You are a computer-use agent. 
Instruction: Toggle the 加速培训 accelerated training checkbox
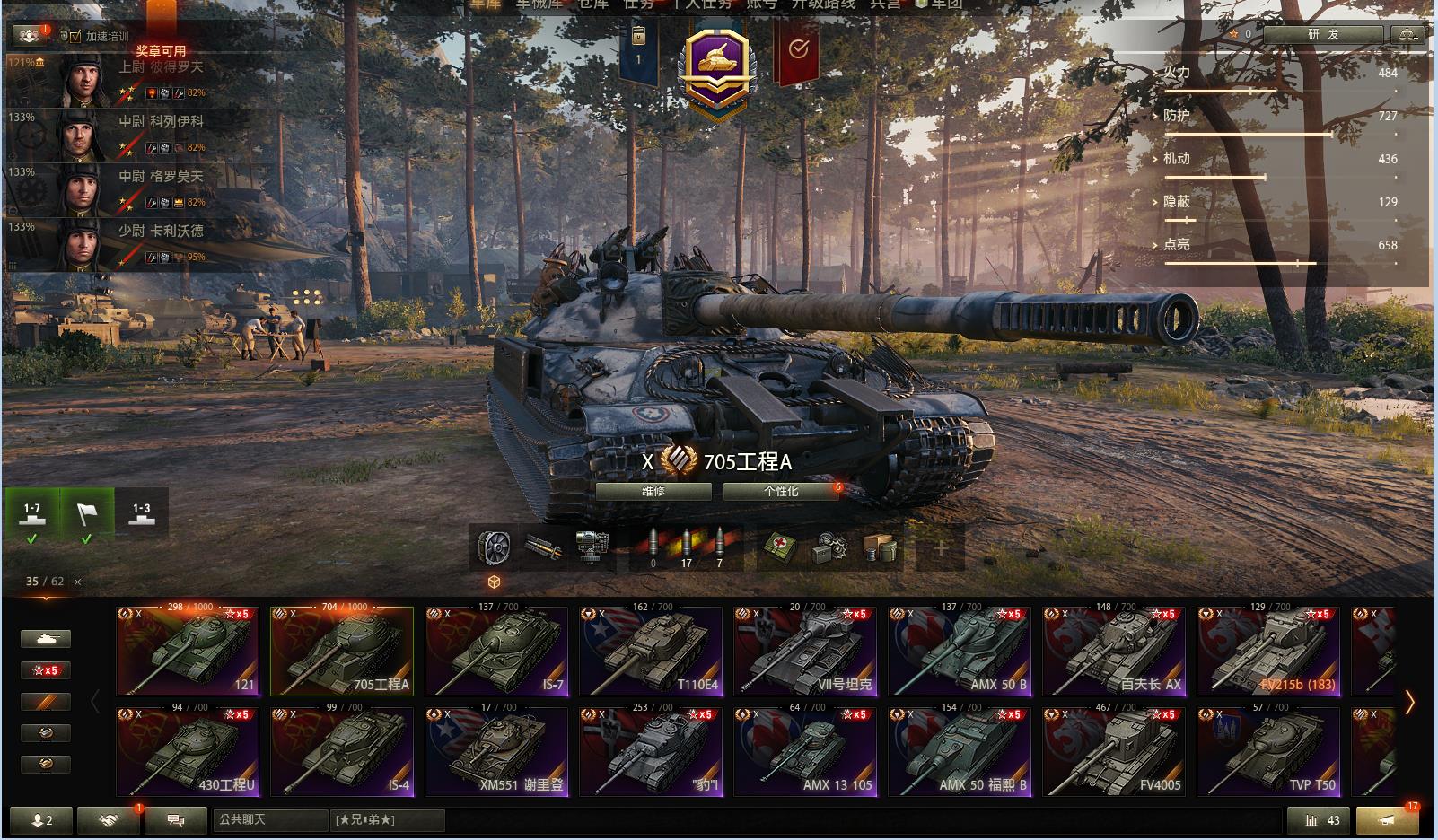75,37
